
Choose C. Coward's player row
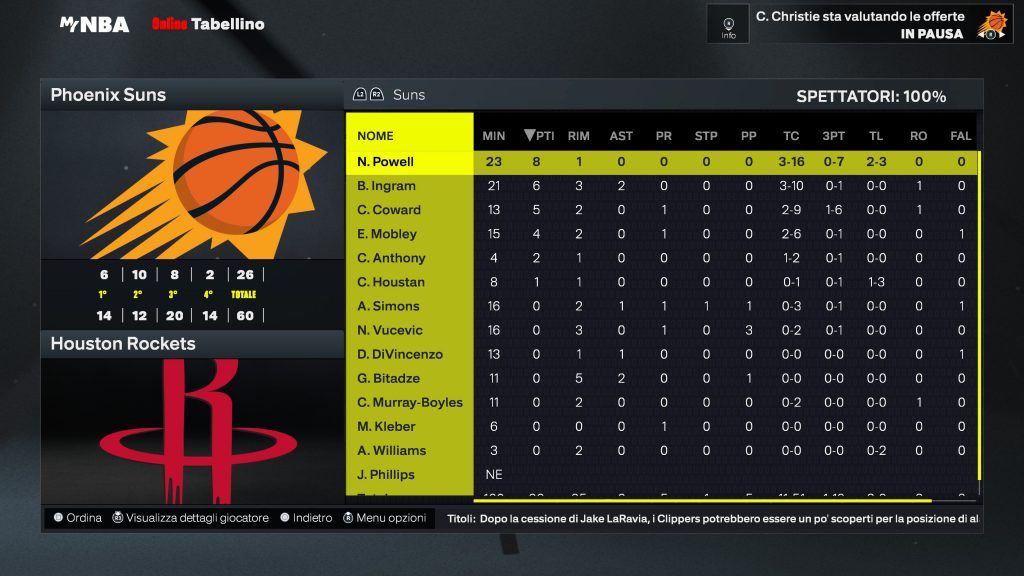click(389, 210)
